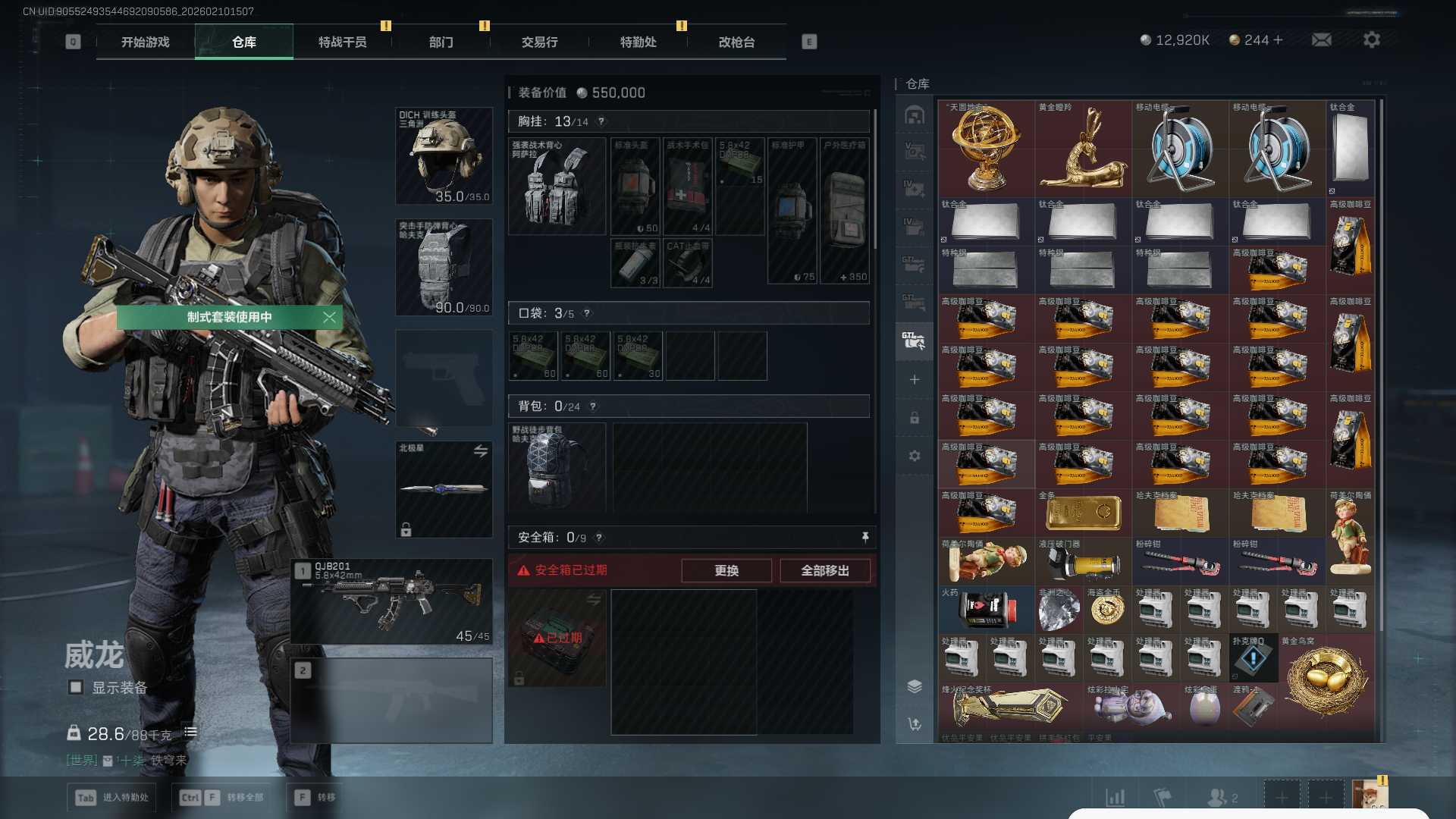
Task: Close the 制式套装使用中 banner
Action: coord(329,317)
